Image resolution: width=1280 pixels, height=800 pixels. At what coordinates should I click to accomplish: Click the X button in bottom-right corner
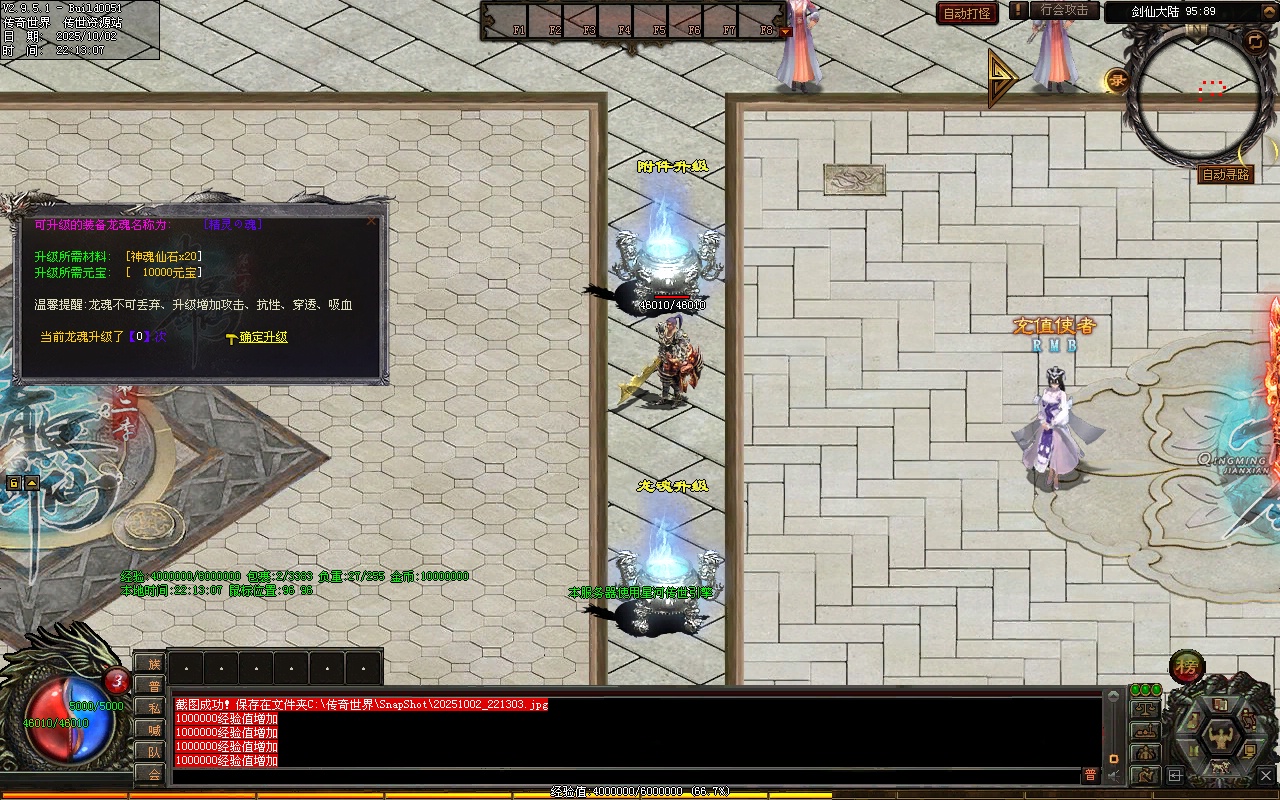click(x=1266, y=775)
